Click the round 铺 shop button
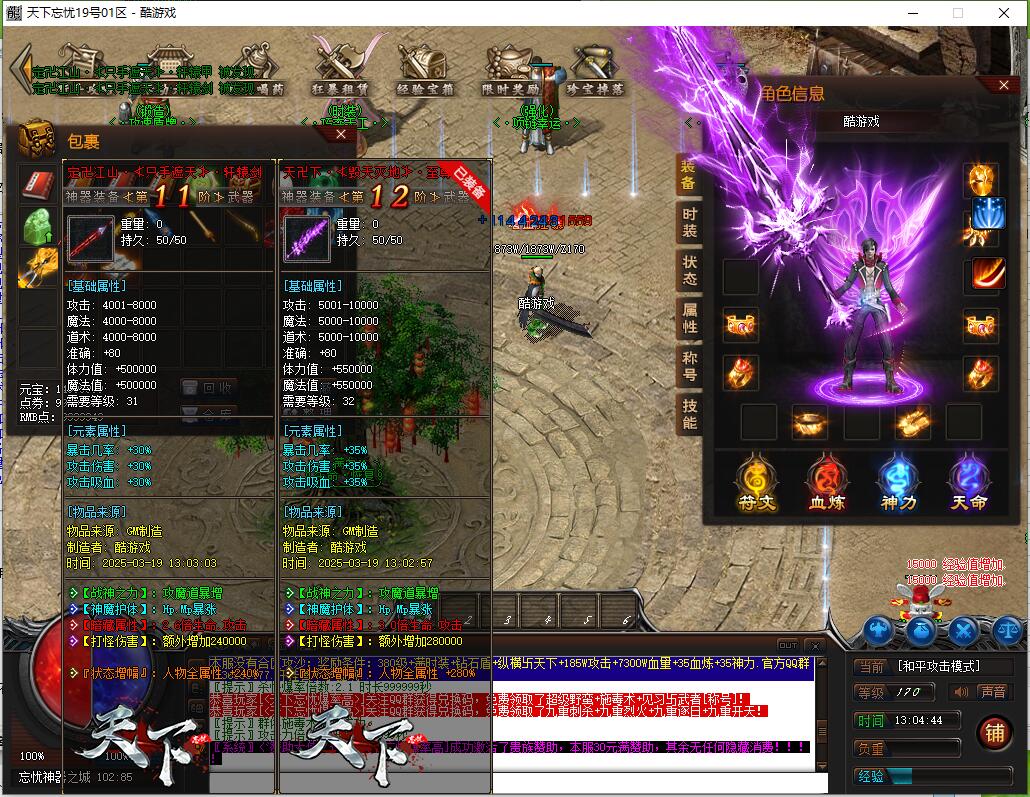1030x797 pixels. click(994, 731)
